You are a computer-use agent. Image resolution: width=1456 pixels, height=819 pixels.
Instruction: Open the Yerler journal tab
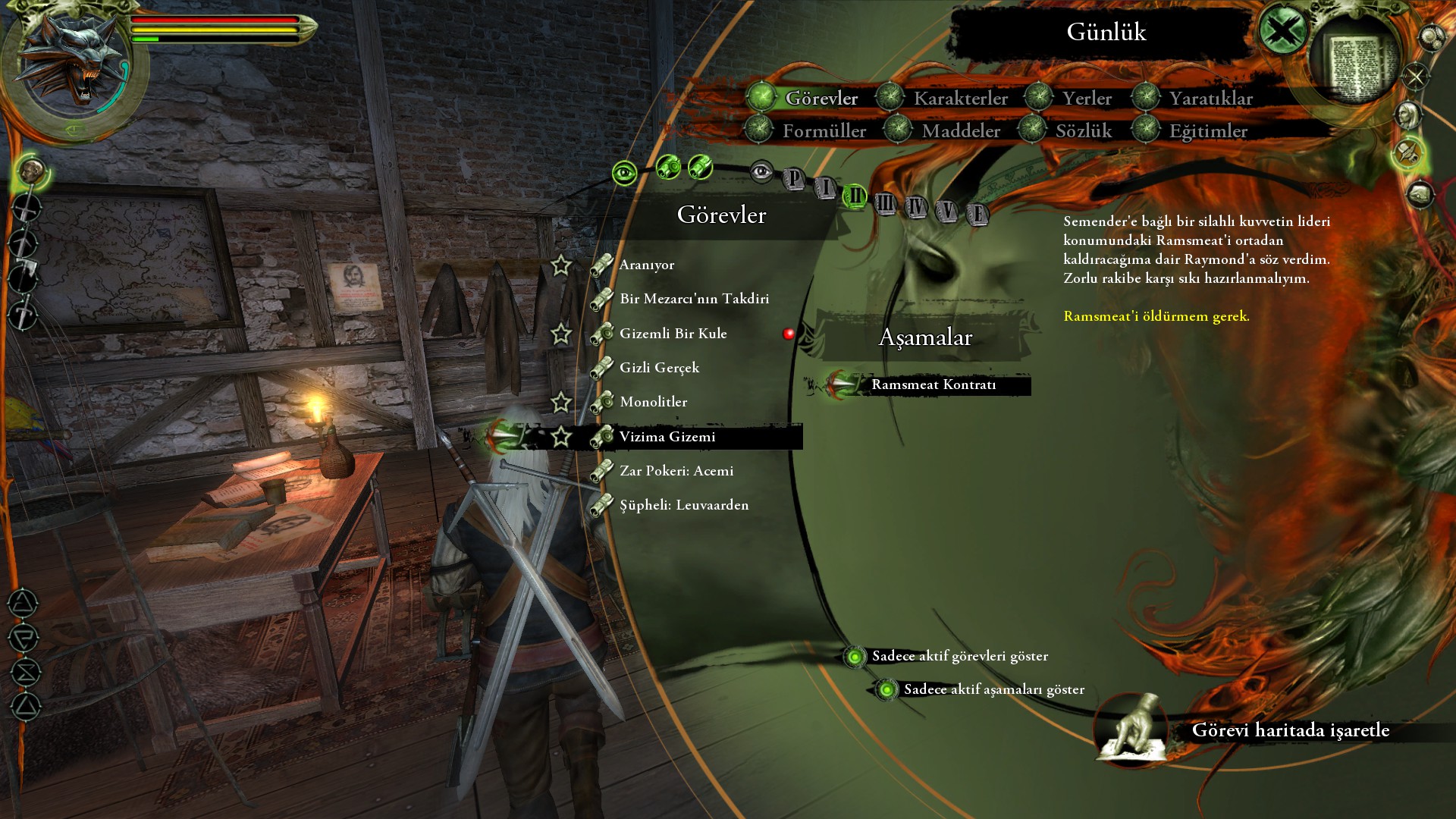pyautogui.click(x=1086, y=99)
